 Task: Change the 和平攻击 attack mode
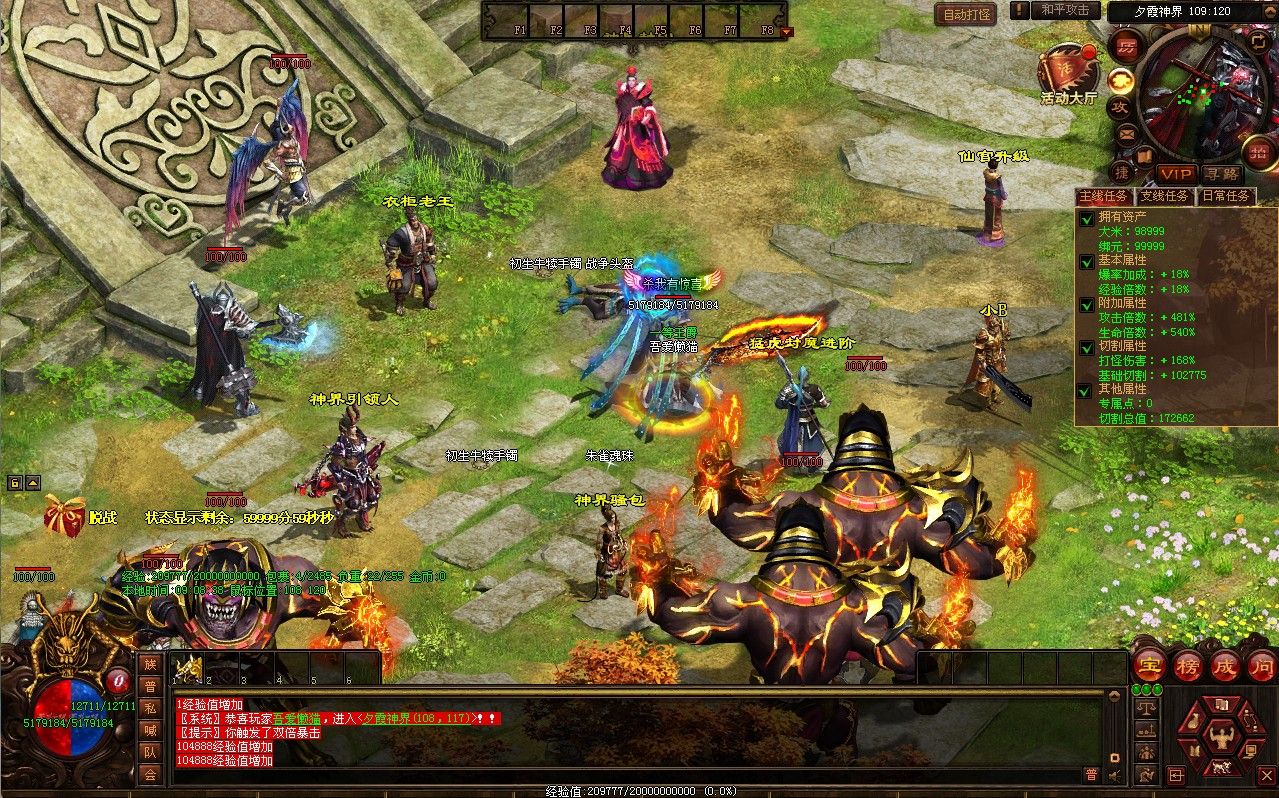(x=1064, y=10)
